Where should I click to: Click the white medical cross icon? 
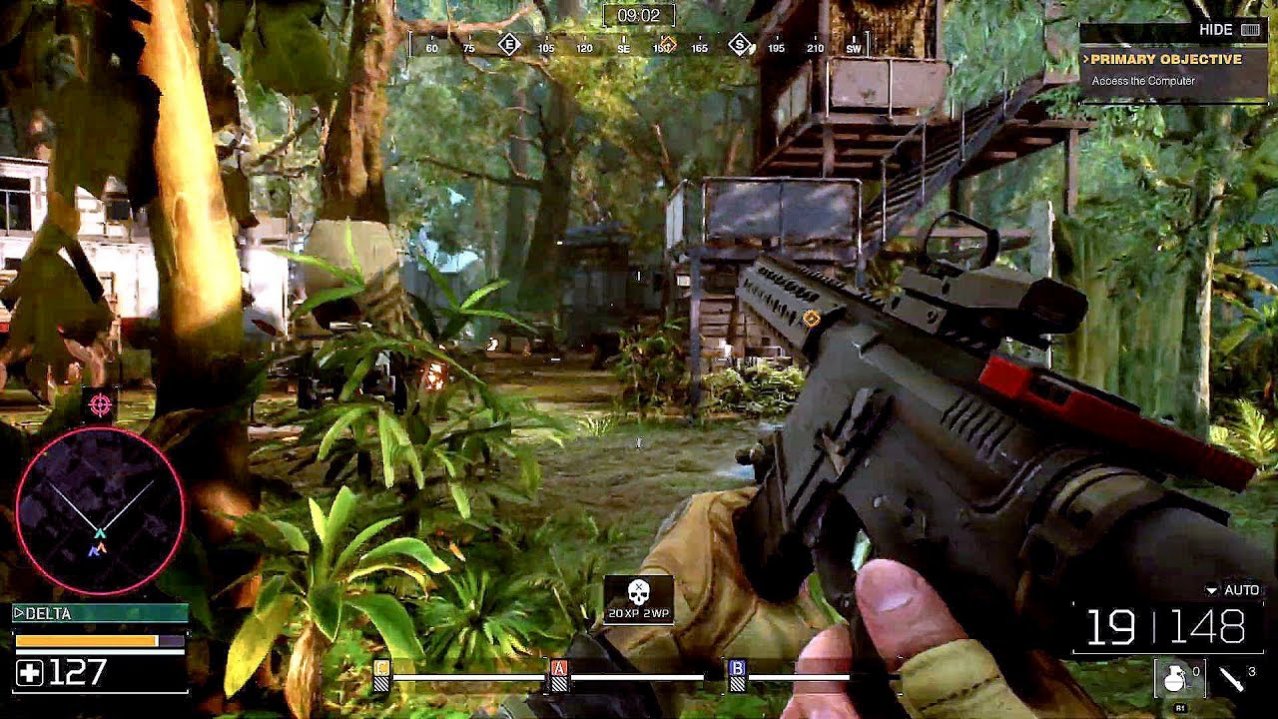(30, 673)
